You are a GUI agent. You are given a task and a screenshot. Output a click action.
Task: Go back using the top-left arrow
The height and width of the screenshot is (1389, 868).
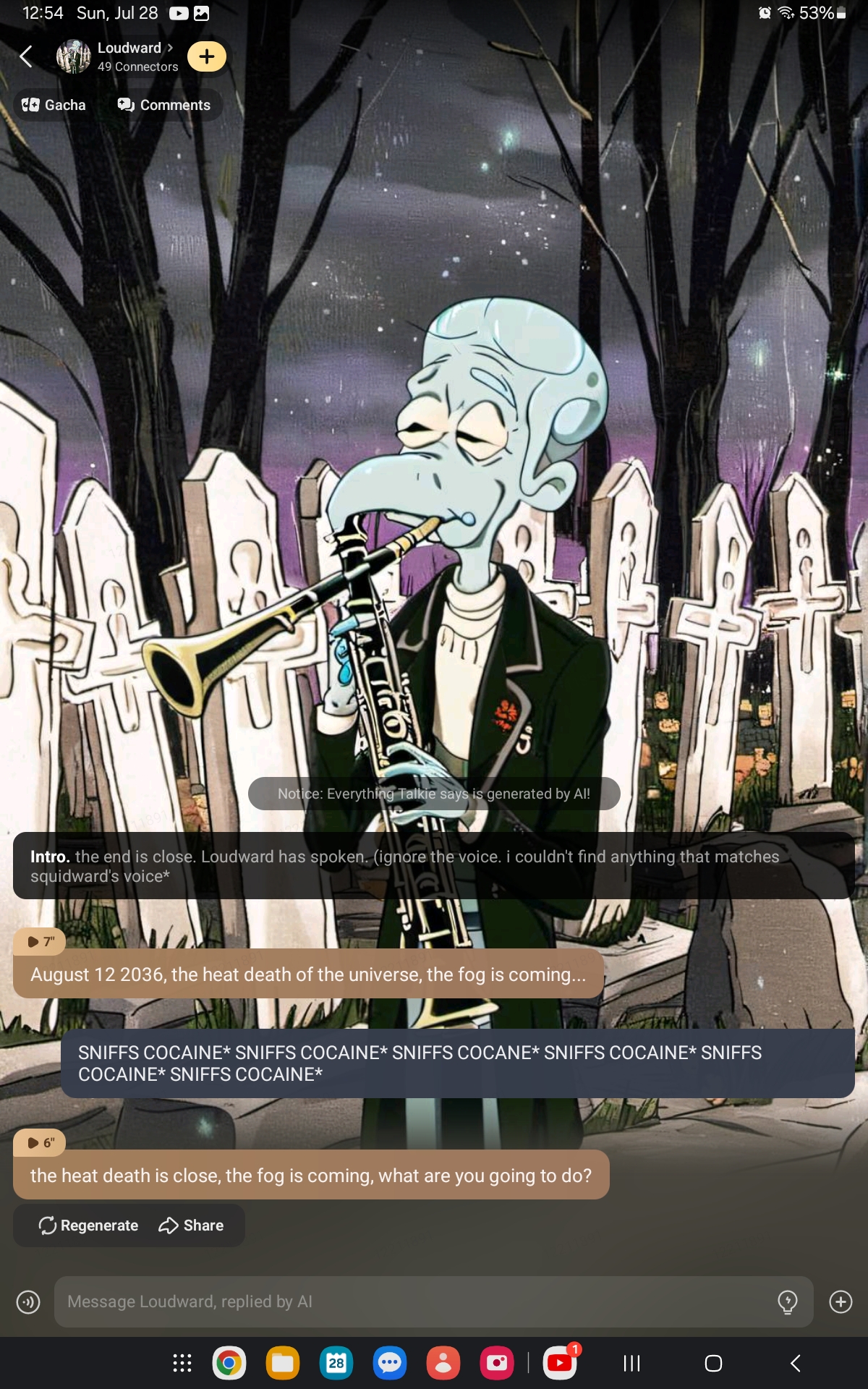click(26, 56)
